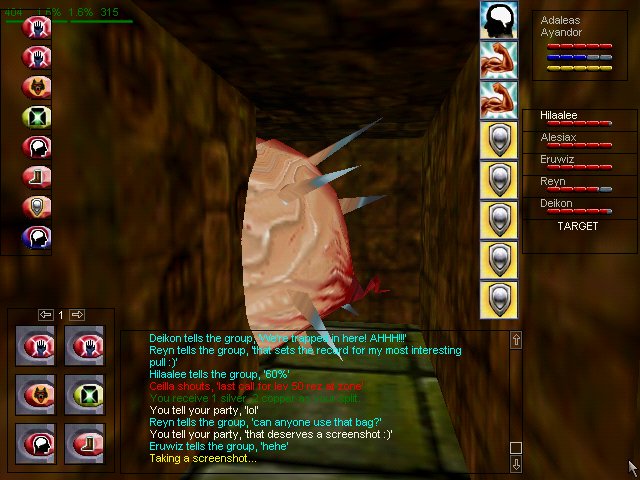640x480 pixels.
Task: Click the chat window's down arrow
Action: 516,464
